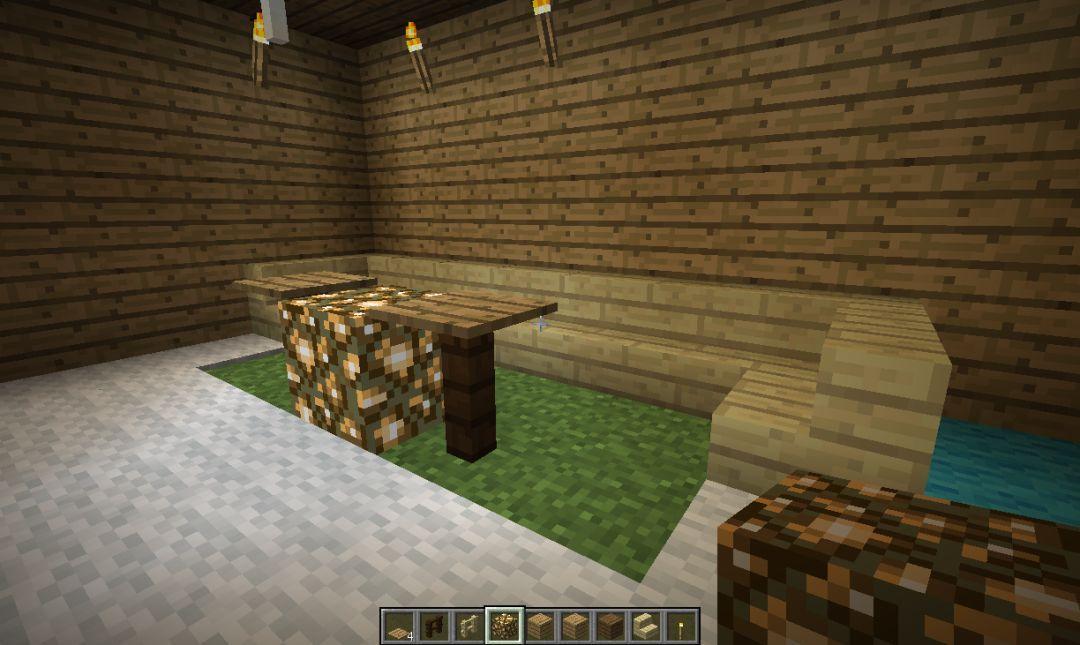
Task: Select the dark wood fence slot
Action: click(x=433, y=626)
